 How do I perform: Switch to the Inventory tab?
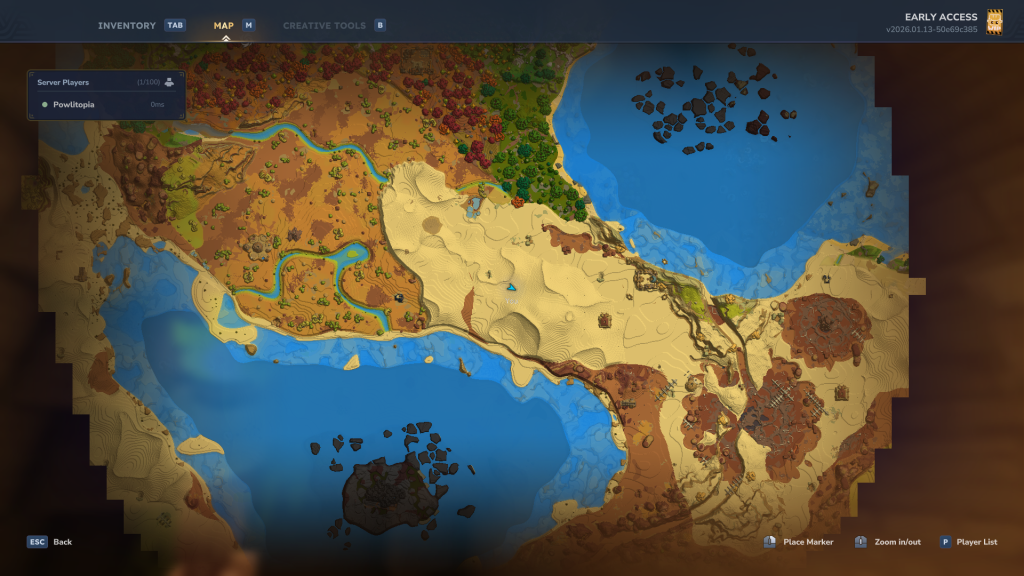127,25
